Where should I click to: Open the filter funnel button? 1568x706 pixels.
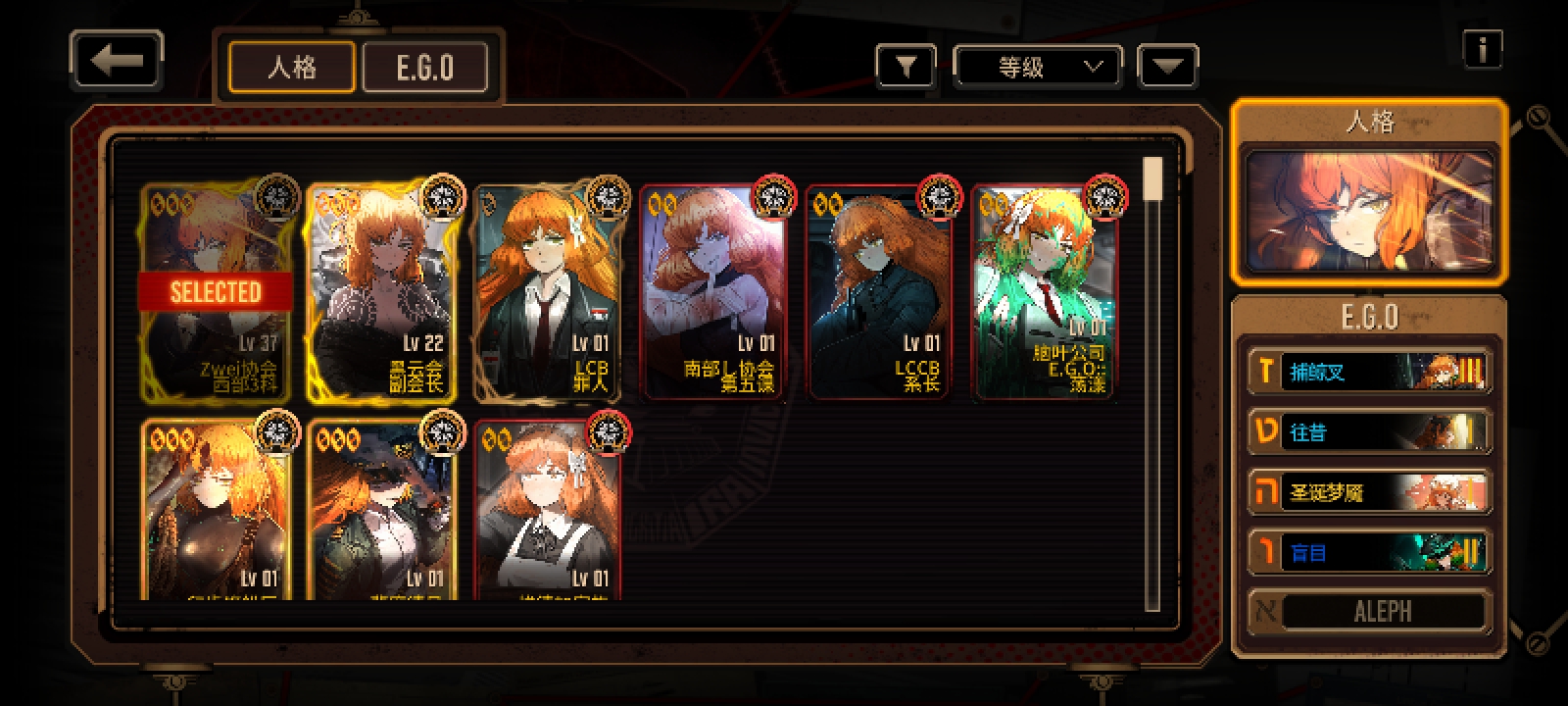click(x=906, y=68)
